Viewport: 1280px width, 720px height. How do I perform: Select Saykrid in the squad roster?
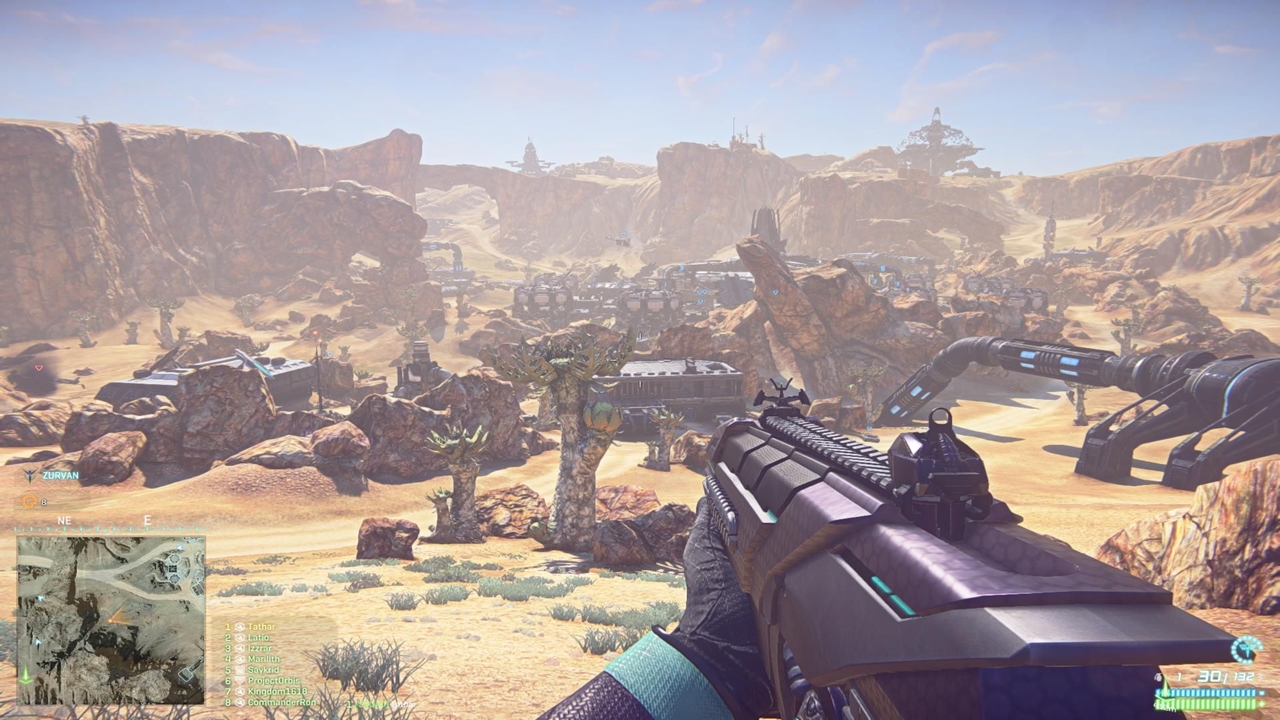pyautogui.click(x=263, y=670)
